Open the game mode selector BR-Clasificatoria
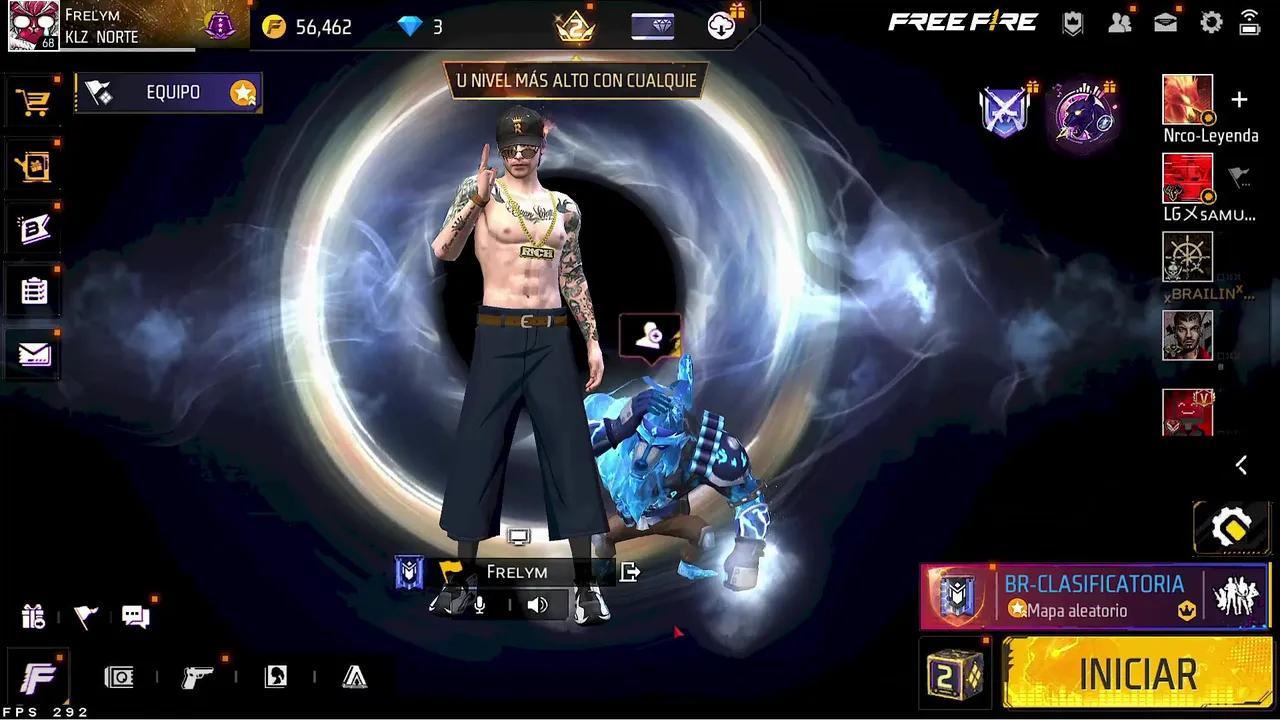The width and height of the screenshot is (1280, 720). pyautogui.click(x=1095, y=596)
